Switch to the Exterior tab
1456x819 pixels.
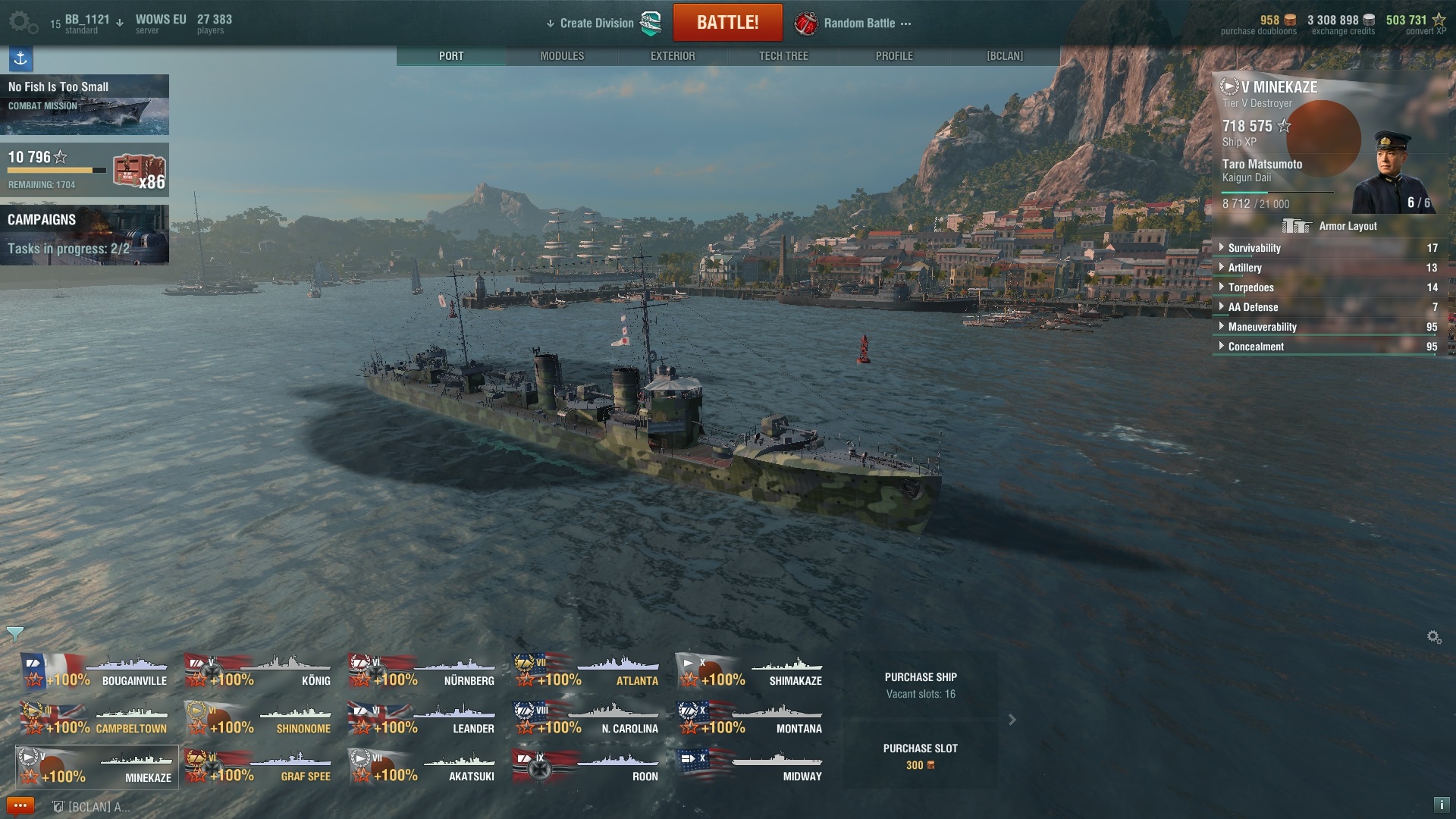pyautogui.click(x=673, y=56)
